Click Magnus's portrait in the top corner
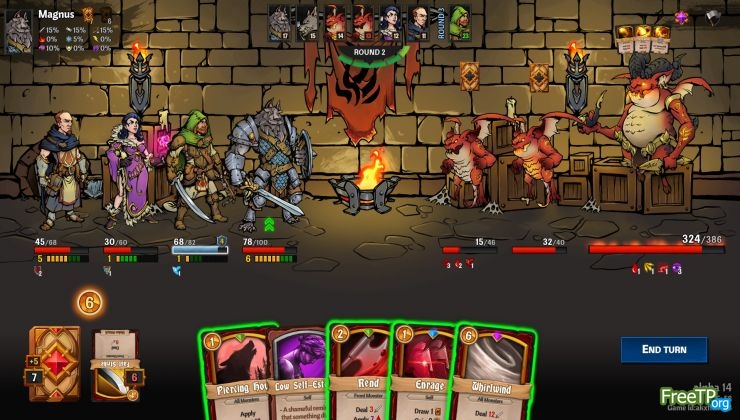This screenshot has height=420, width=740. pyautogui.click(x=20, y=32)
